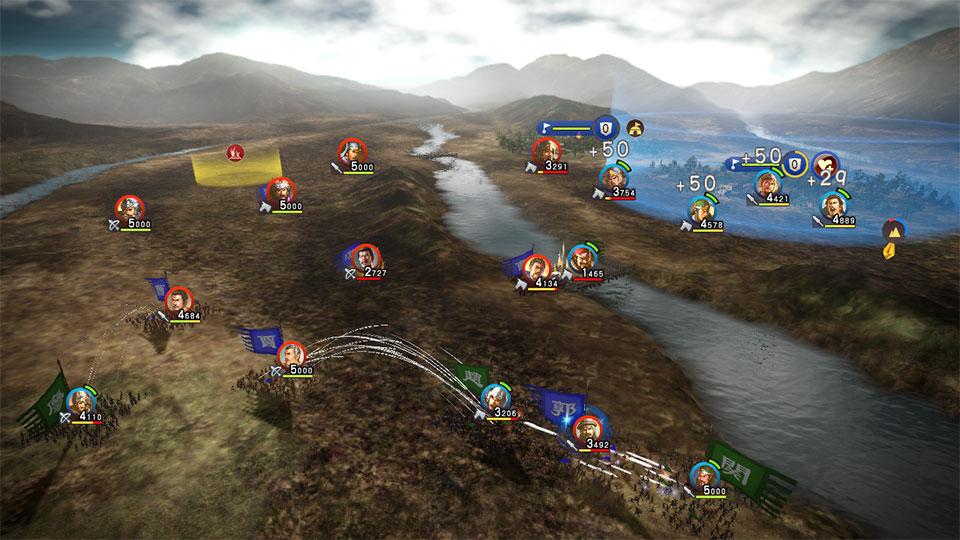This screenshot has width=960, height=540.
Task: Select the allied cavalry unit with 3754 troops
Action: pos(614,178)
